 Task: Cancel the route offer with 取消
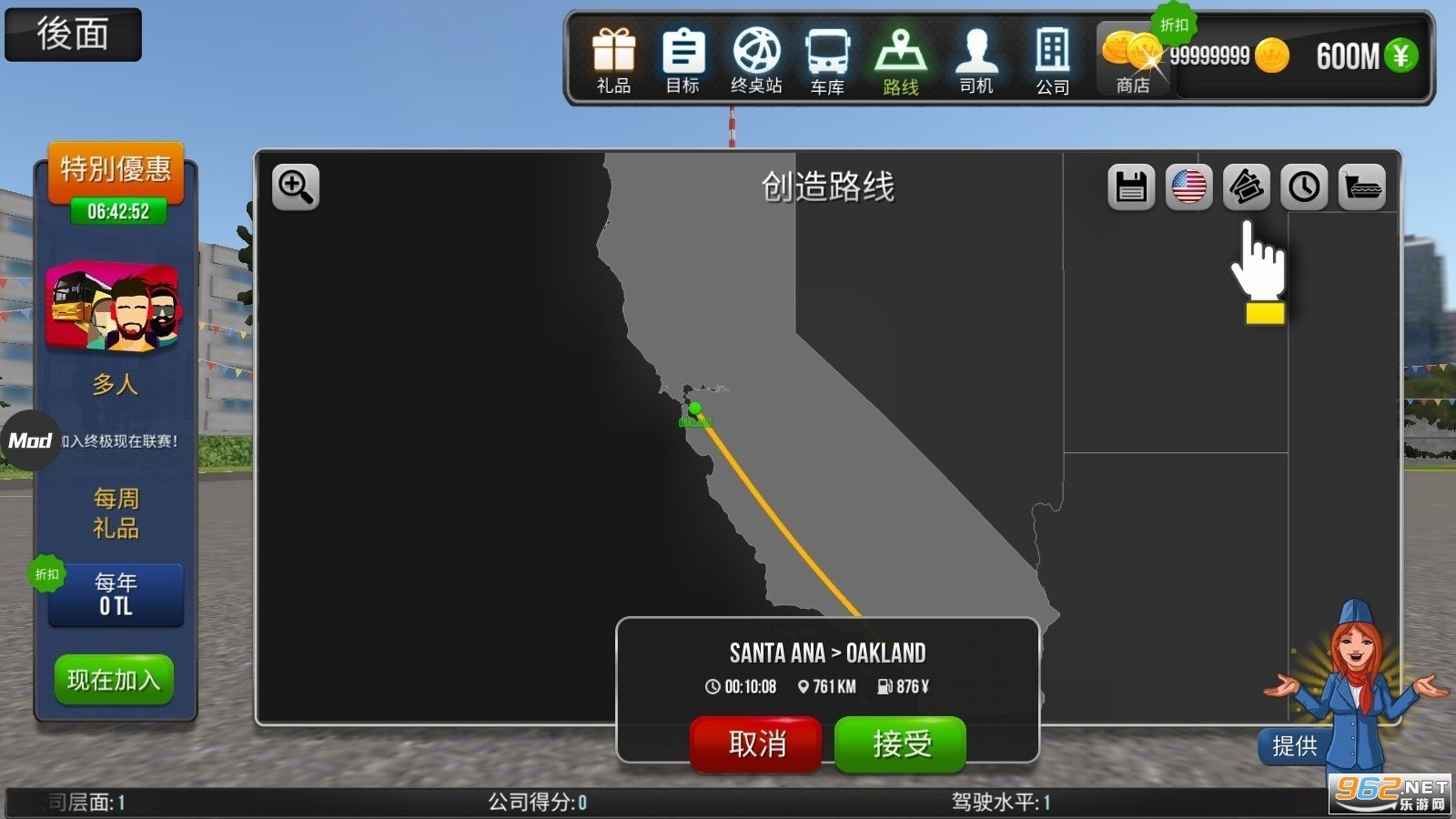click(x=756, y=743)
